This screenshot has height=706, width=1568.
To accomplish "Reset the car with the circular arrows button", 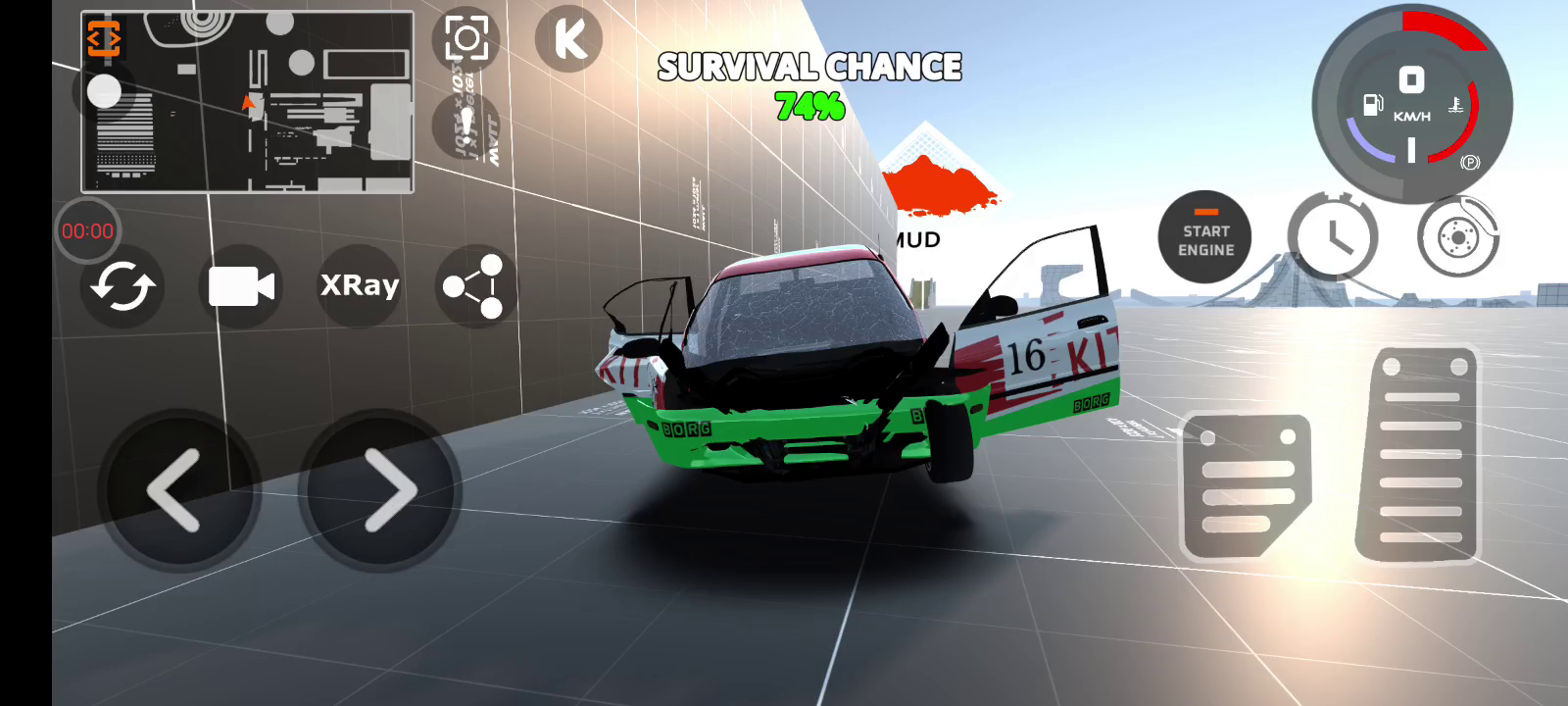I will (122, 286).
